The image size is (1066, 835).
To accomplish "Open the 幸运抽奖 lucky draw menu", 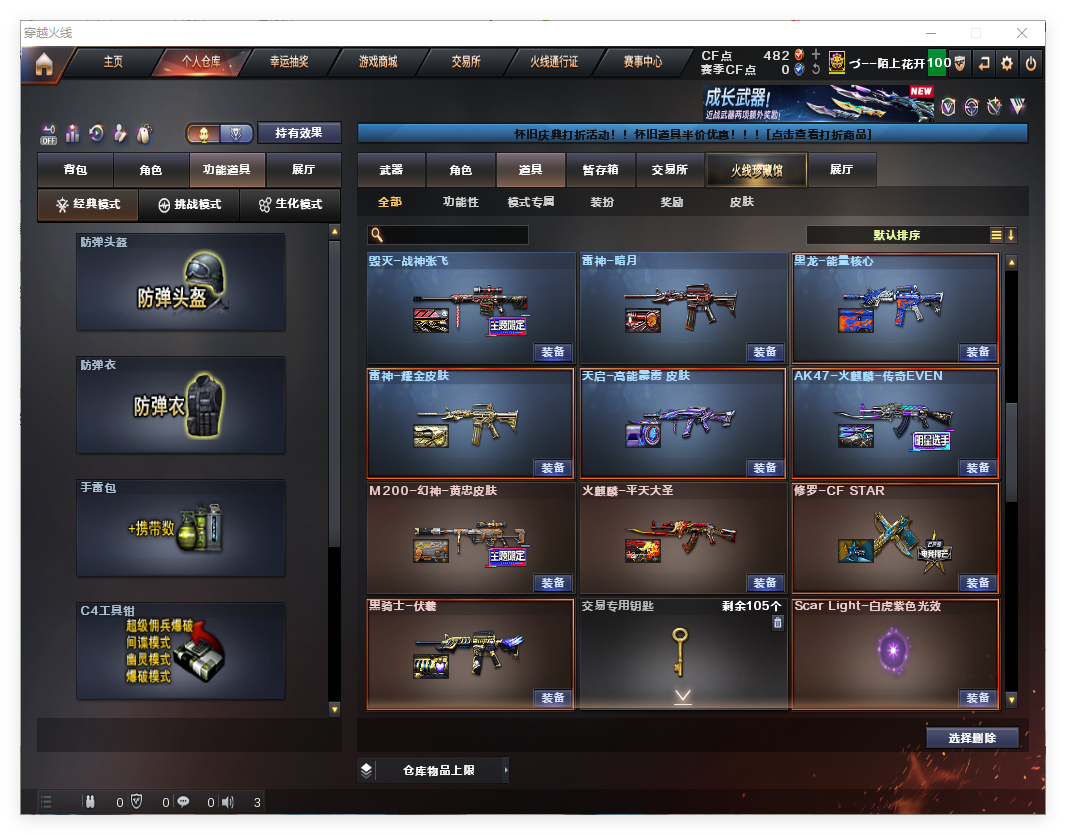I will tap(289, 62).
